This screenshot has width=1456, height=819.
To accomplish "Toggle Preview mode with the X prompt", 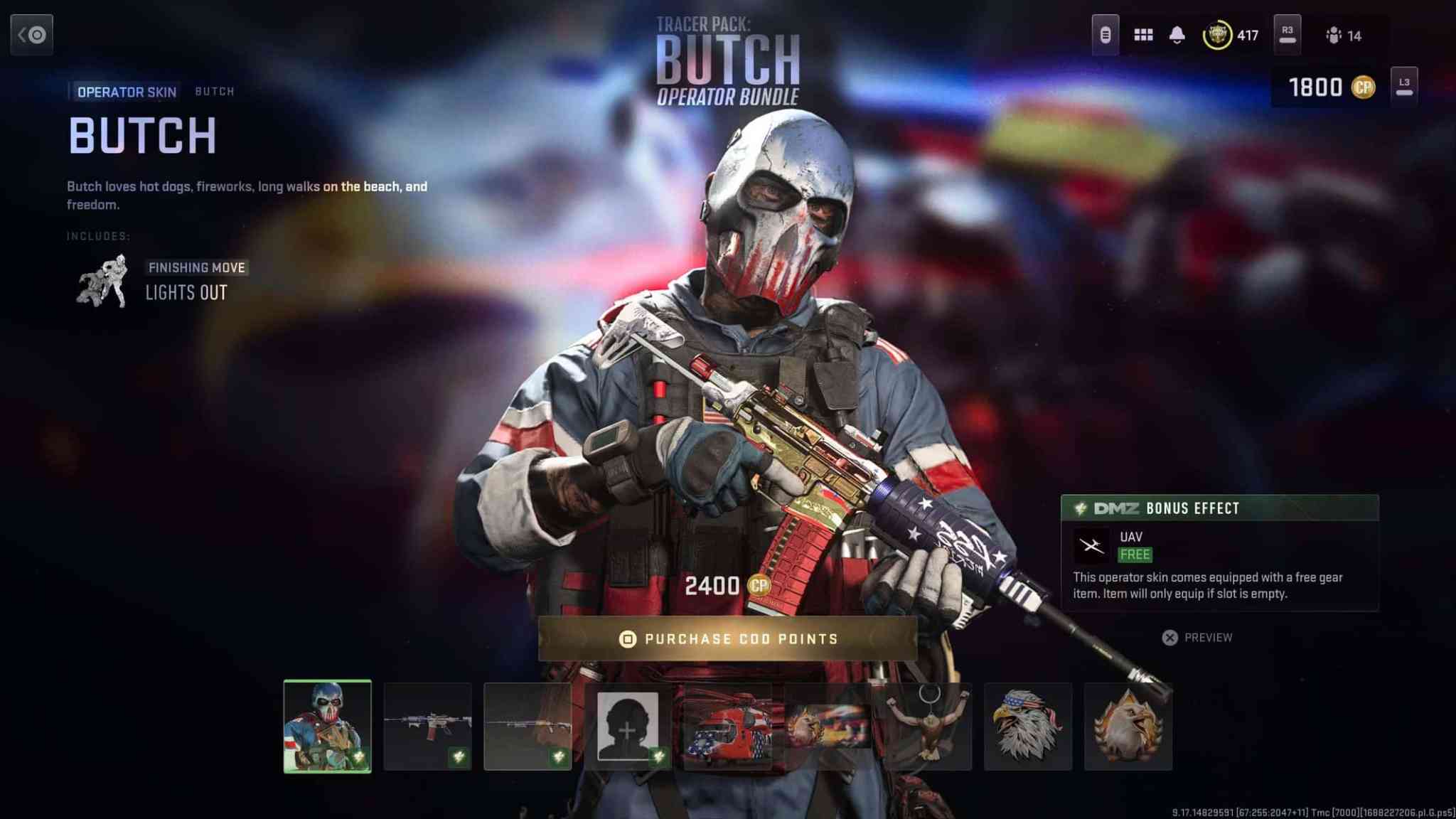I will 1169,638.
